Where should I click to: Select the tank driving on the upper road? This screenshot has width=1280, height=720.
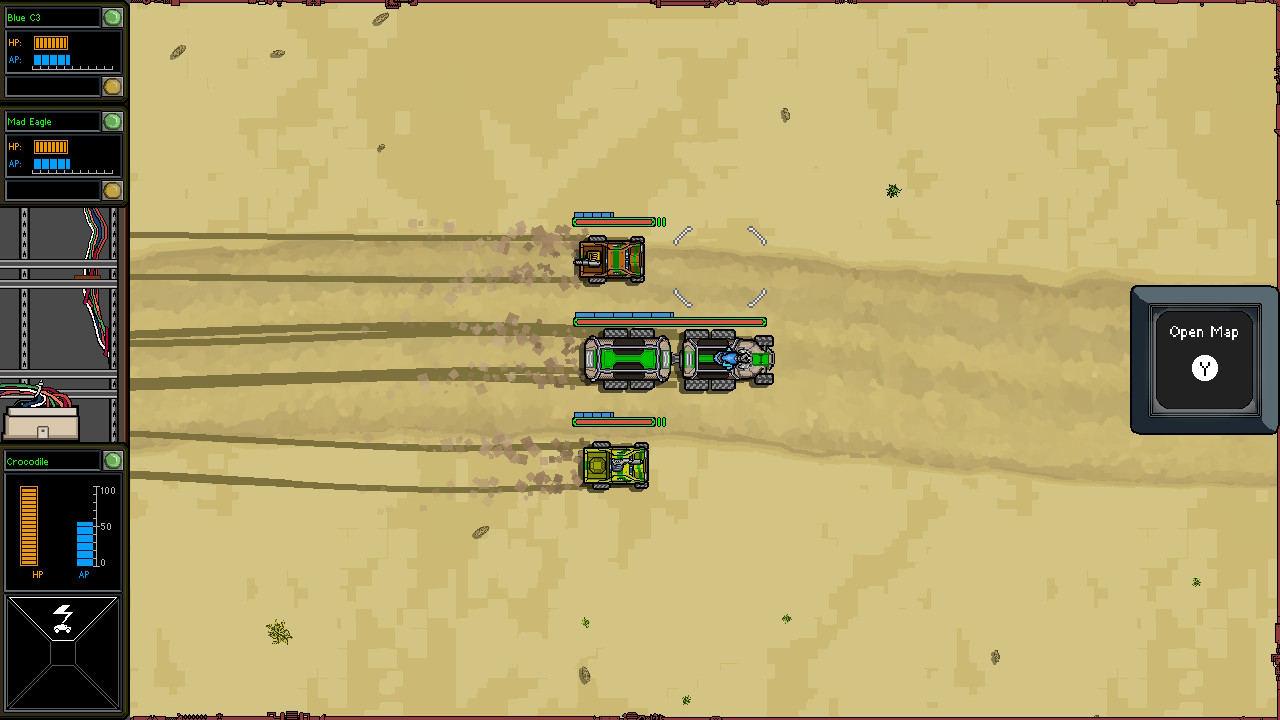pyautogui.click(x=612, y=257)
